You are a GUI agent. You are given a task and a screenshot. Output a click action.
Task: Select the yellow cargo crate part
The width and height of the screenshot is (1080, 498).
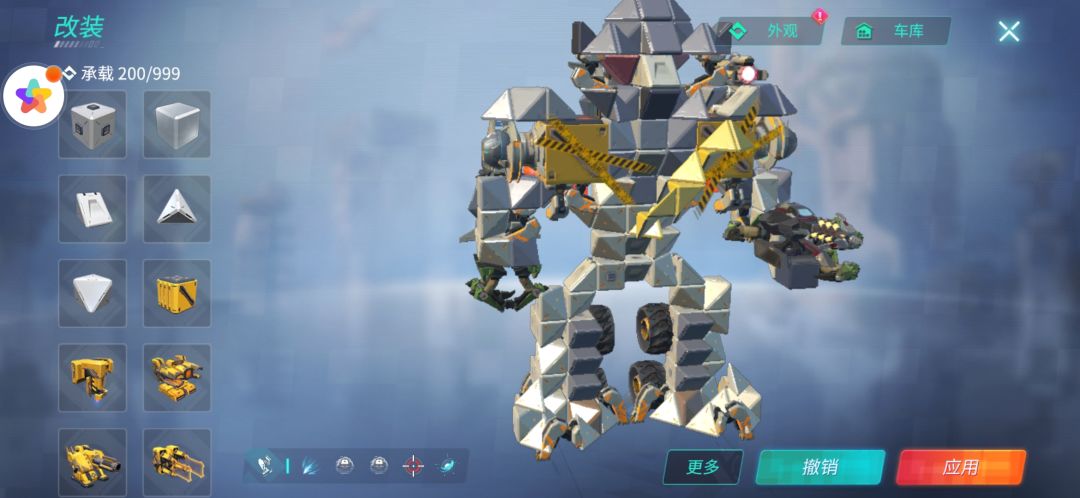[177, 293]
